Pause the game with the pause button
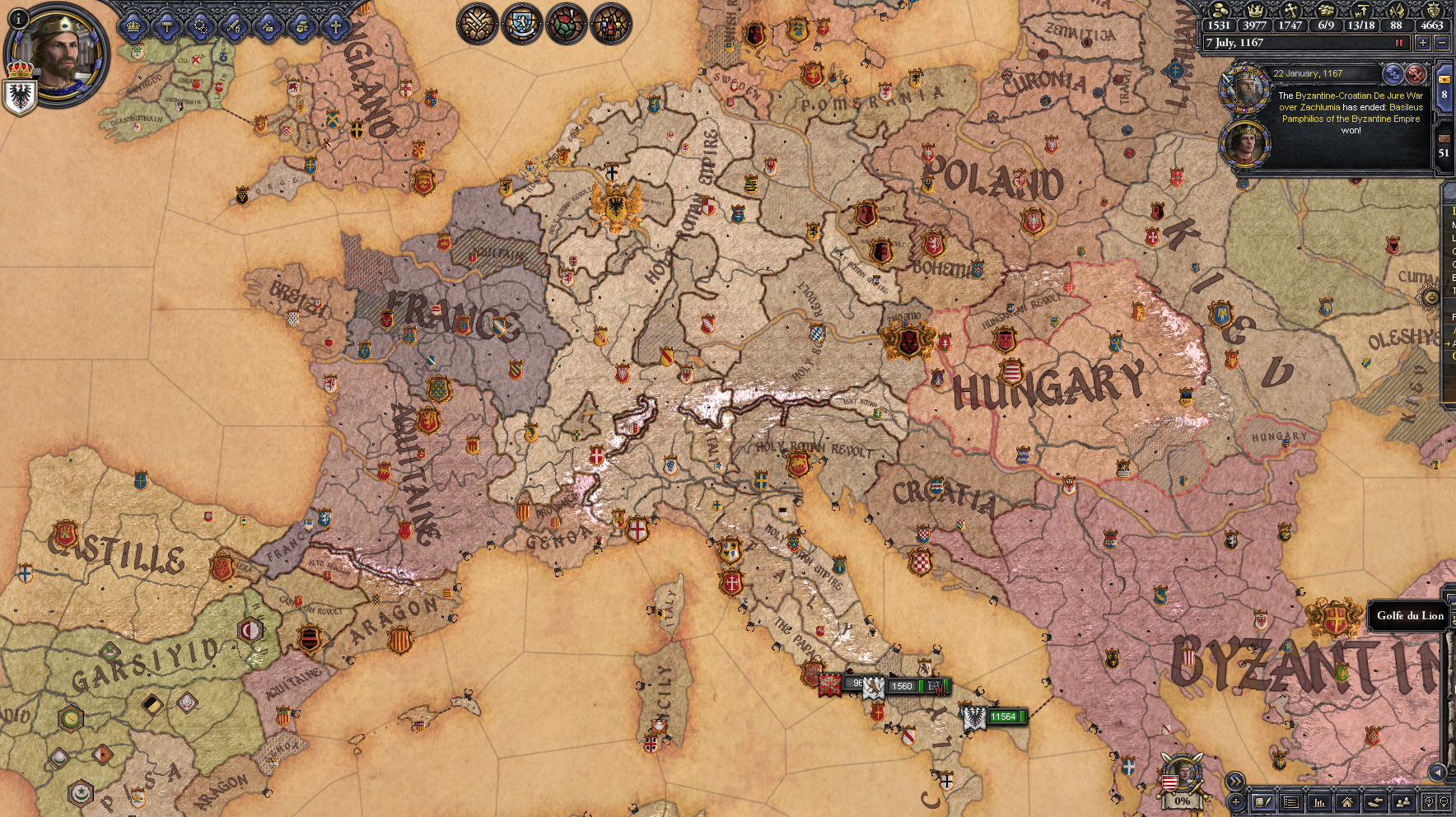 click(x=1398, y=42)
